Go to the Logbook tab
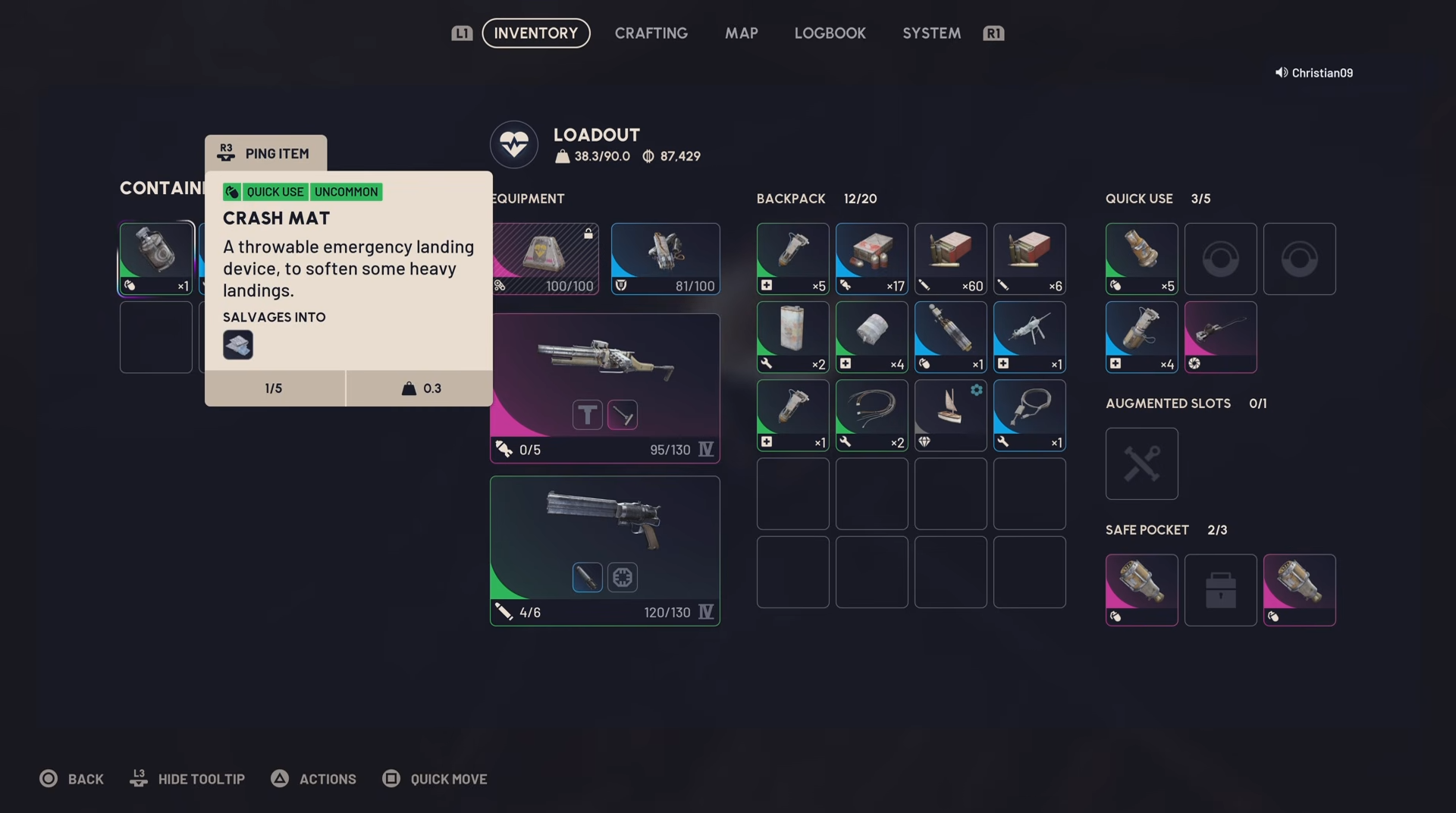Image resolution: width=1456 pixels, height=813 pixels. [830, 33]
